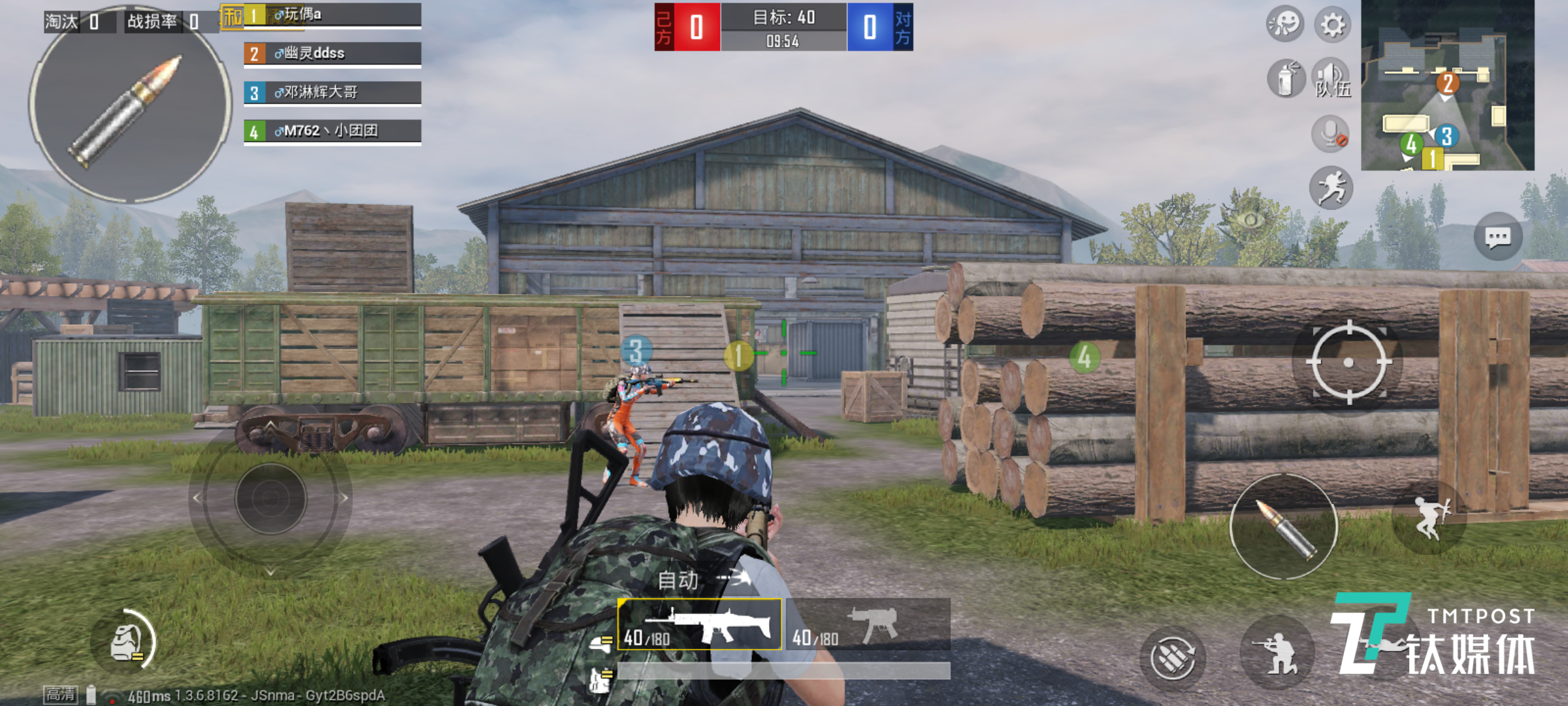This screenshot has width=1568, height=706.
Task: Switch to the submachine gun slot
Action: [868, 625]
